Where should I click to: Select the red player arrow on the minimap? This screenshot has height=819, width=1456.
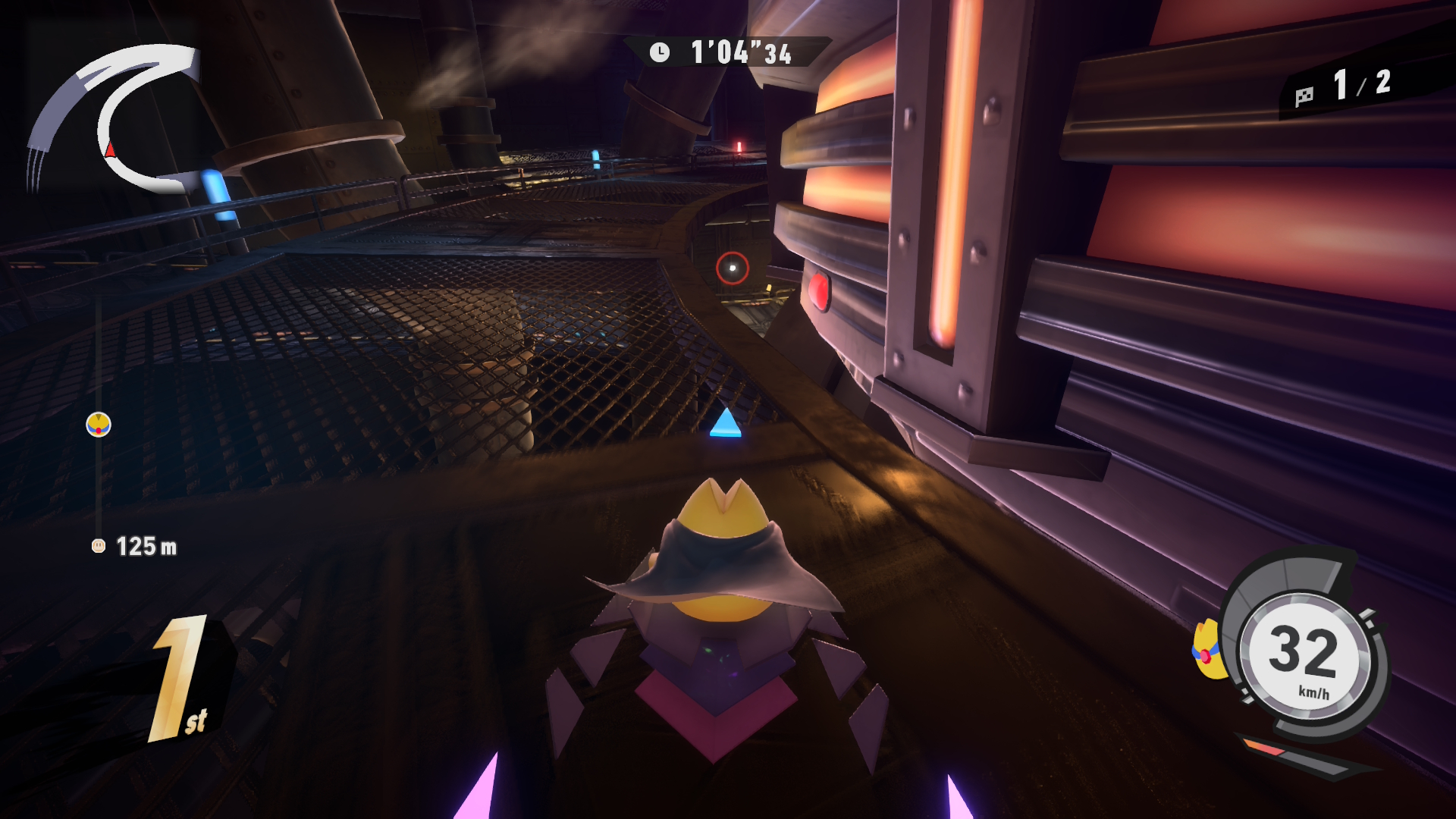111,149
